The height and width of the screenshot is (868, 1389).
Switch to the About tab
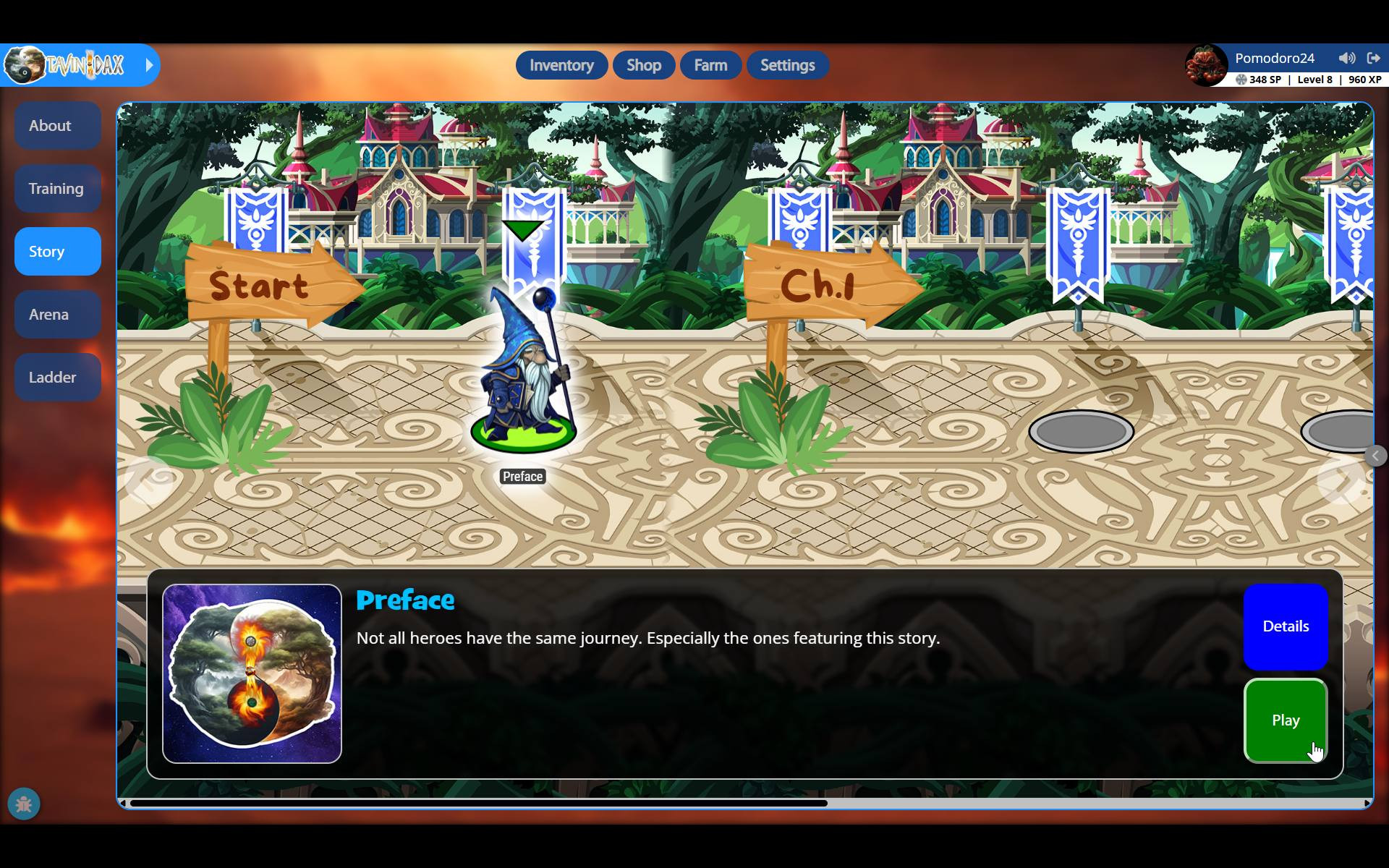[x=57, y=126]
